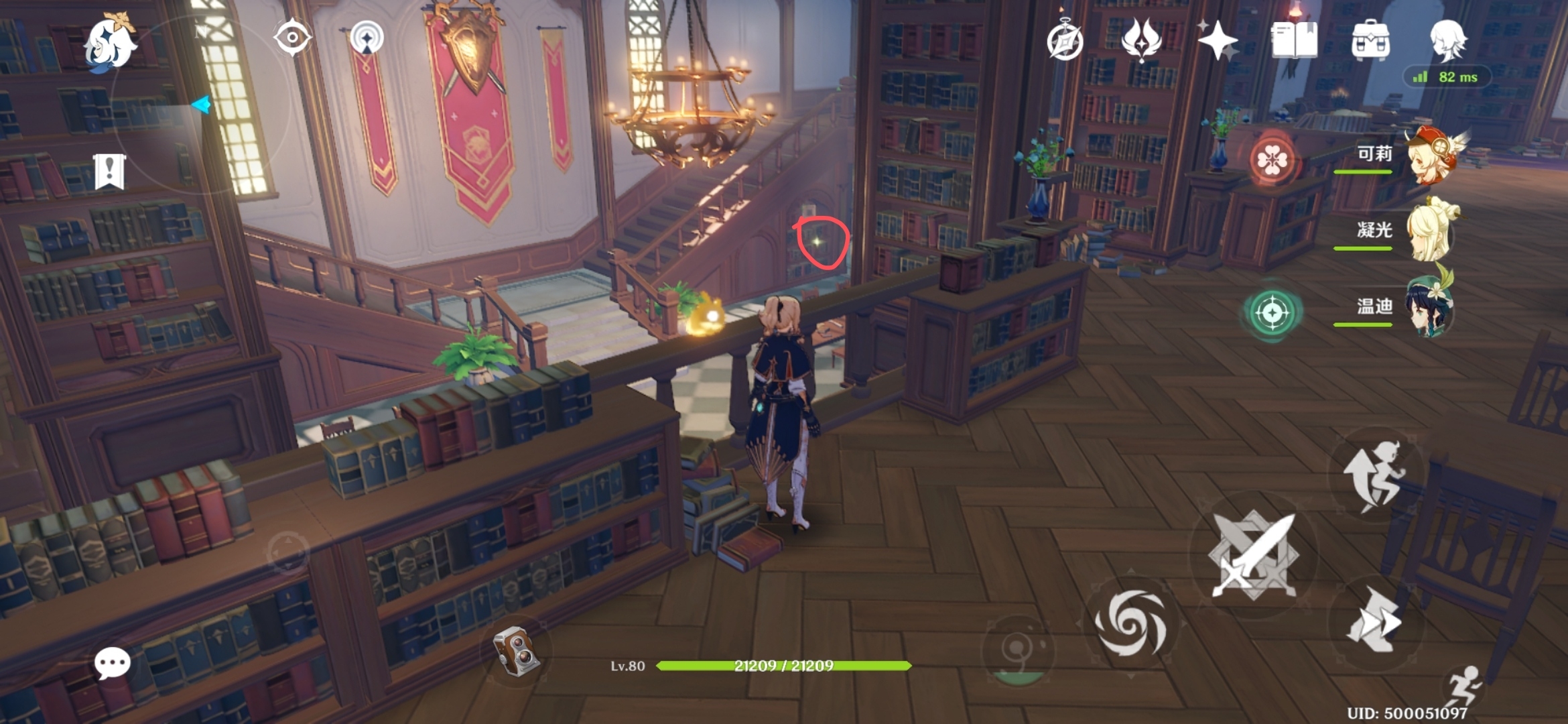Tap the quest exclamation bookmark icon

point(110,172)
